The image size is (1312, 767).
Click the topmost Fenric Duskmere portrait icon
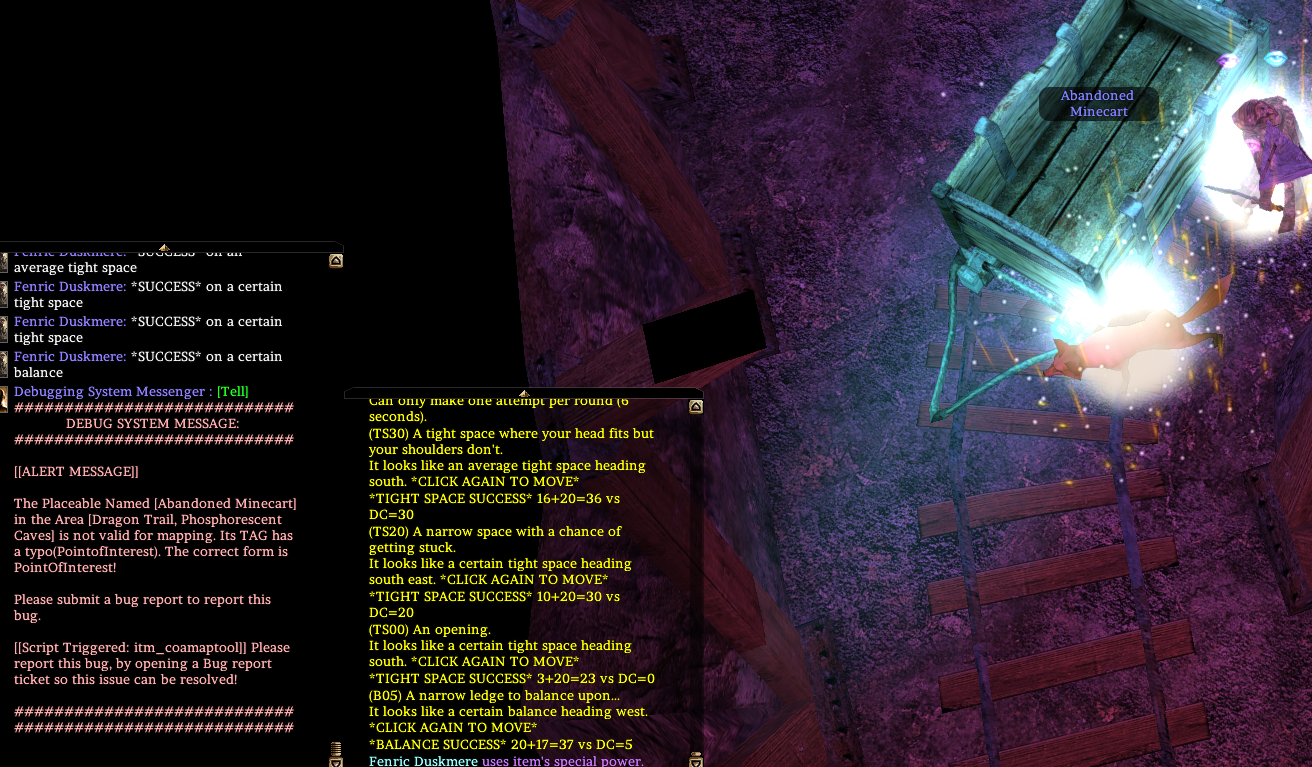[x=5, y=262]
